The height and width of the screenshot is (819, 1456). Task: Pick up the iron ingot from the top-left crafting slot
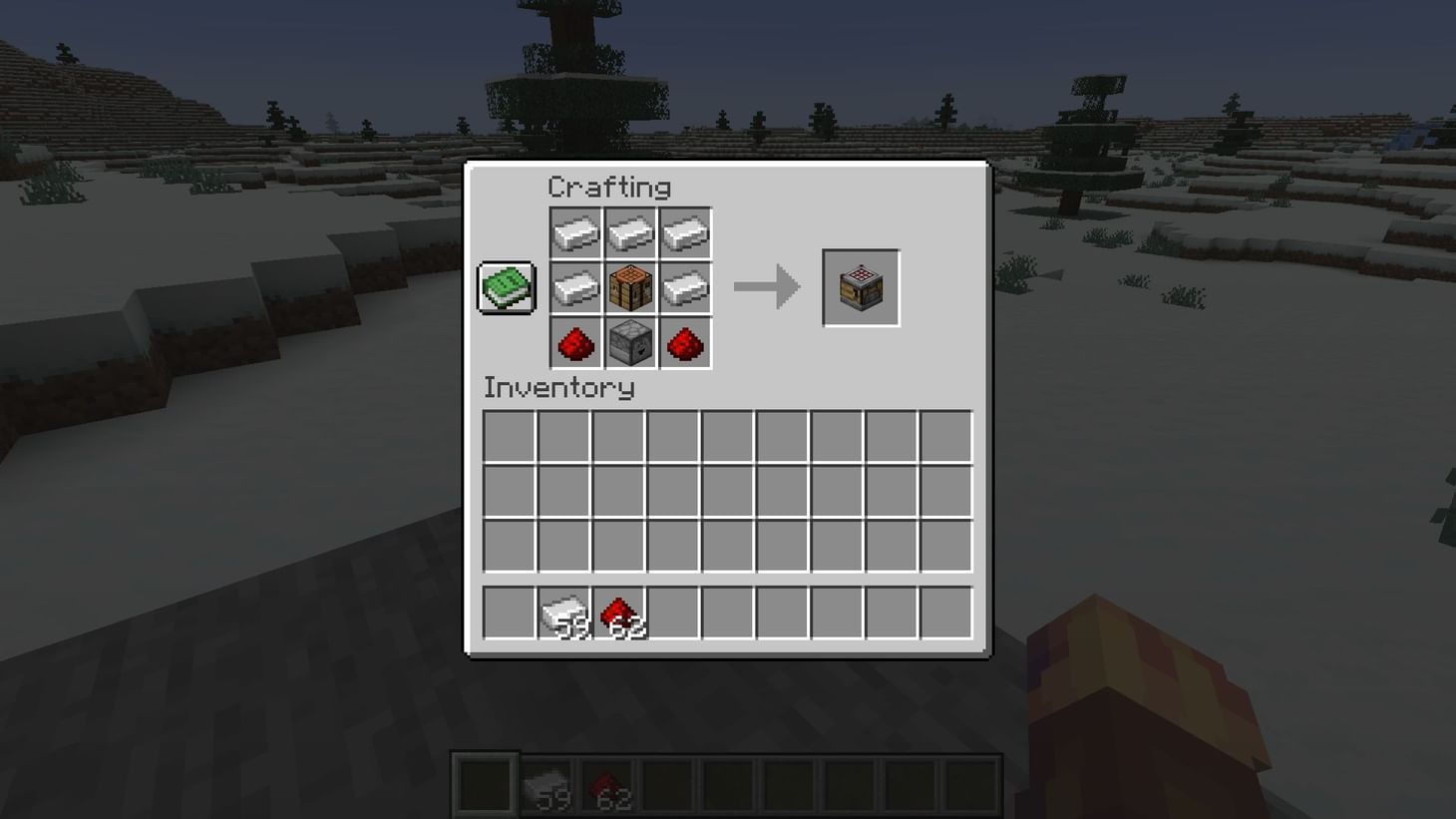(575, 231)
